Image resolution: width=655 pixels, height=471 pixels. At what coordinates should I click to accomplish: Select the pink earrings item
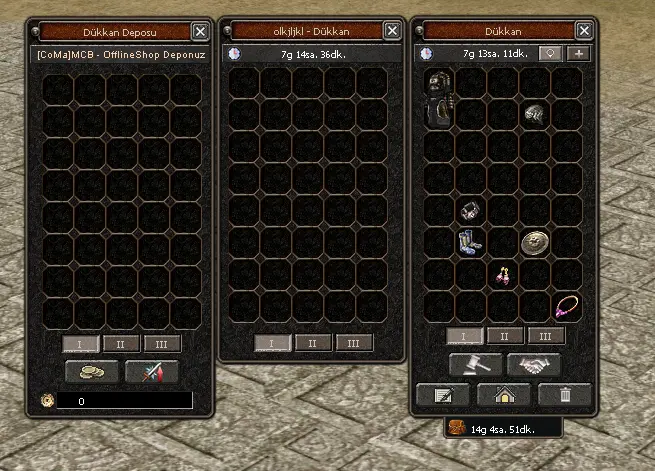[503, 274]
